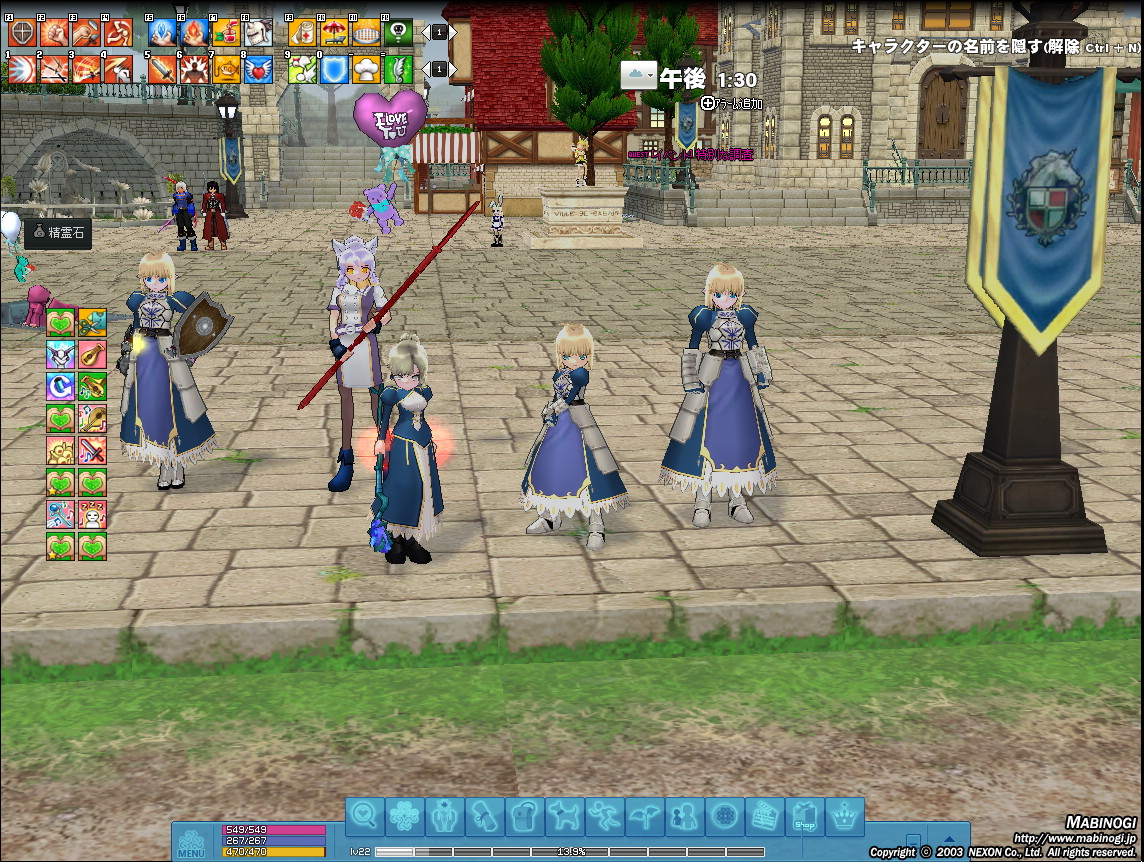Activate the shield defense skill on F1
The width and height of the screenshot is (1144, 862).
point(20,33)
